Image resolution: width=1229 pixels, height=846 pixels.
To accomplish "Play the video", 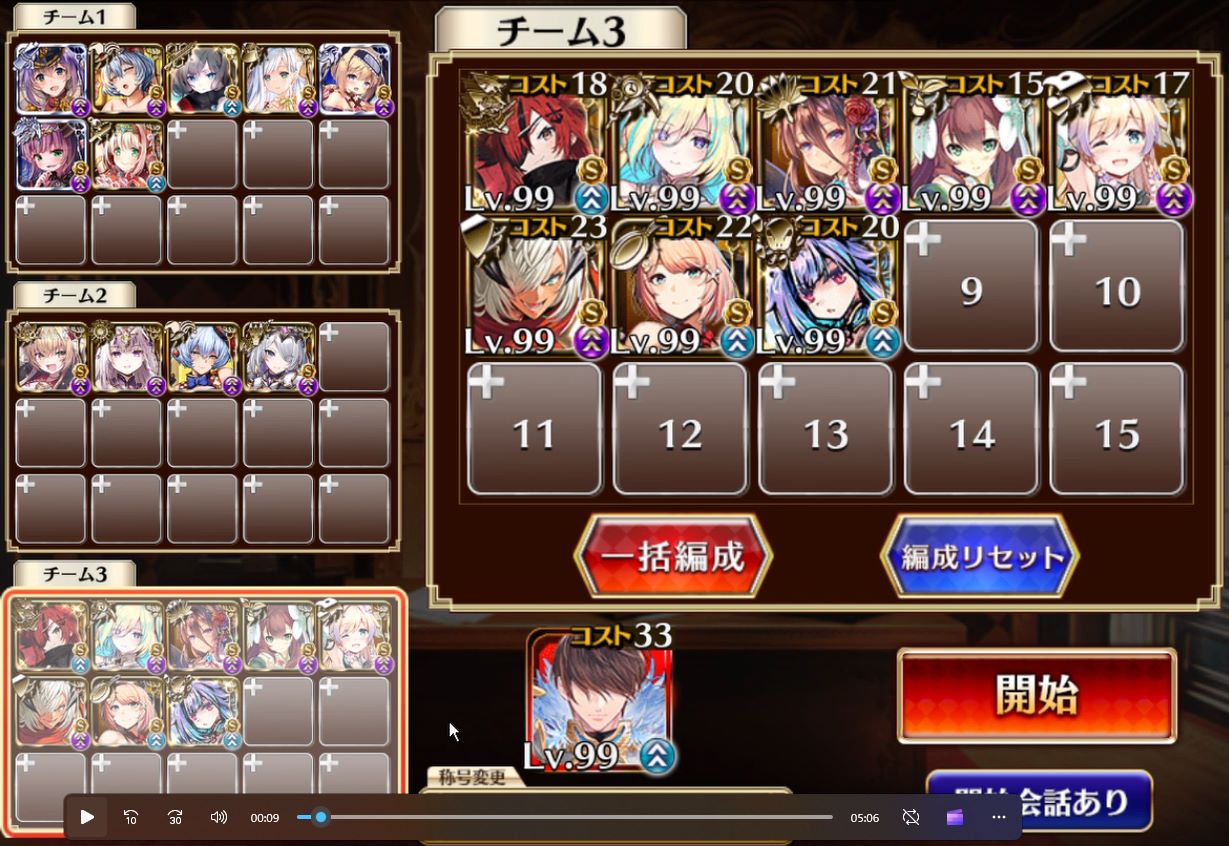I will [x=87, y=817].
